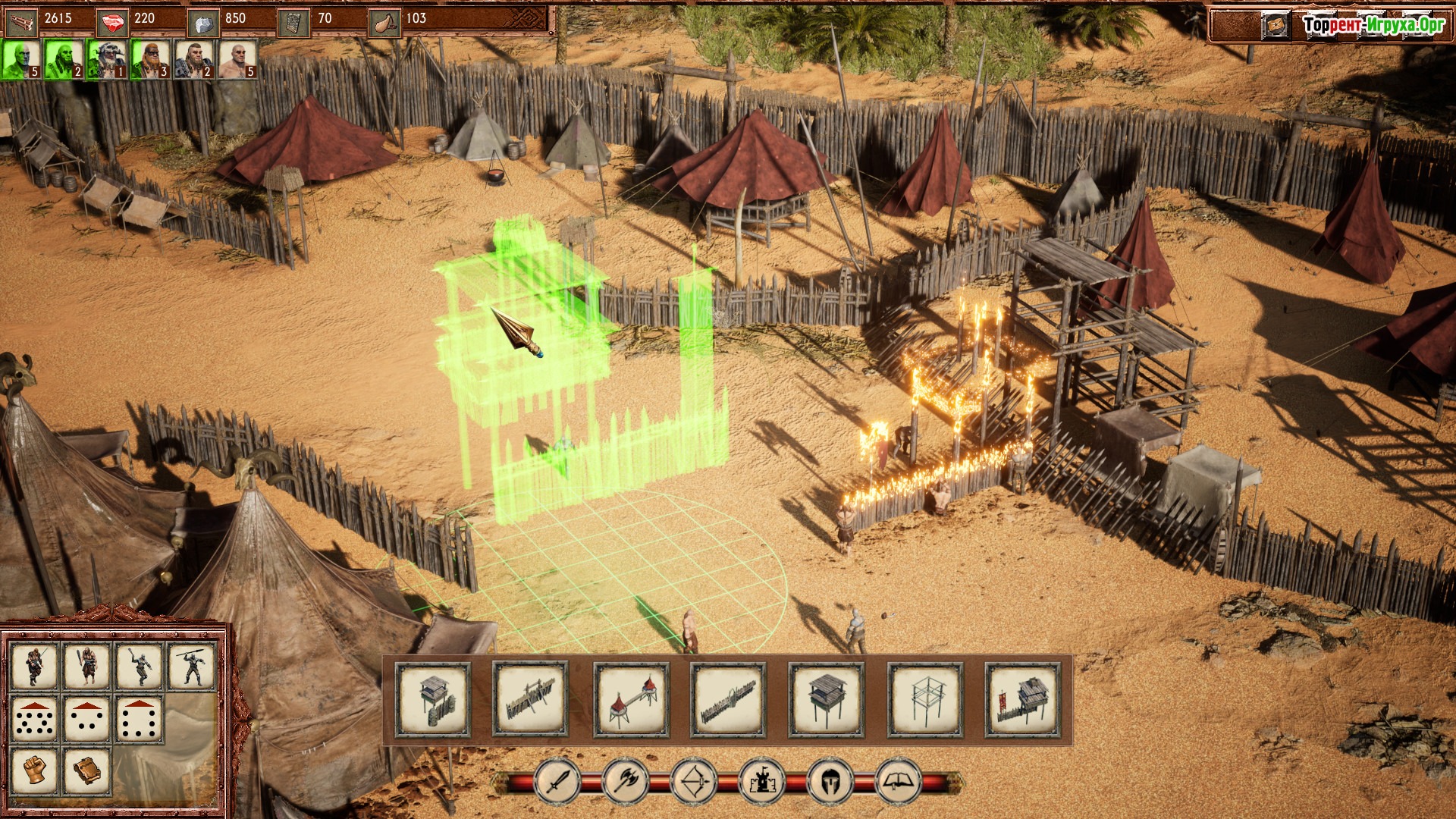This screenshot has height=819, width=1456.
Task: Build the watchtower with palisade
Action: pos(433,699)
